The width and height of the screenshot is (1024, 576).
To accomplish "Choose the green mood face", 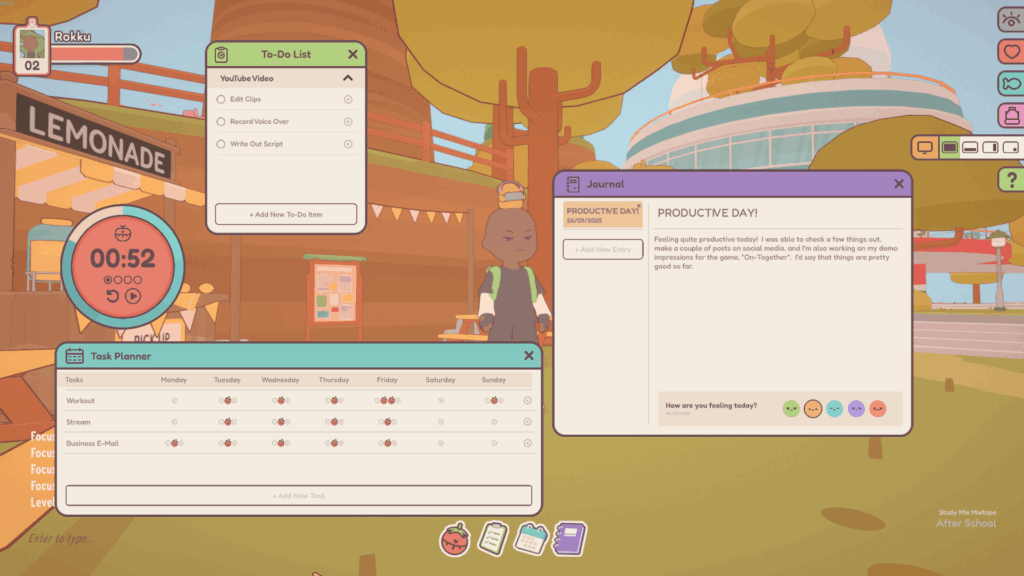I will click(x=791, y=409).
